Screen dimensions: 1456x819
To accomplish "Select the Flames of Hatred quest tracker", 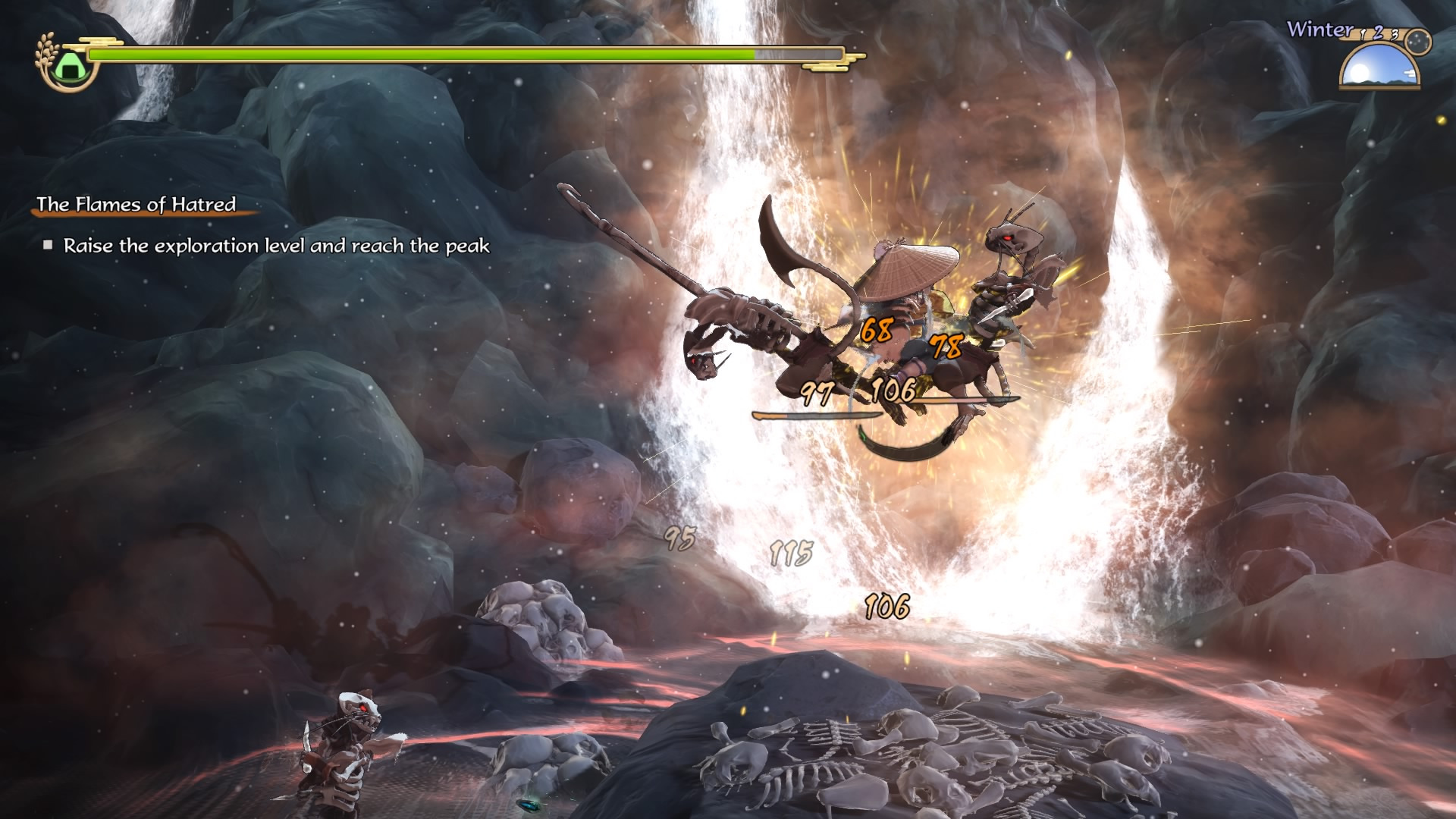I will click(x=136, y=204).
